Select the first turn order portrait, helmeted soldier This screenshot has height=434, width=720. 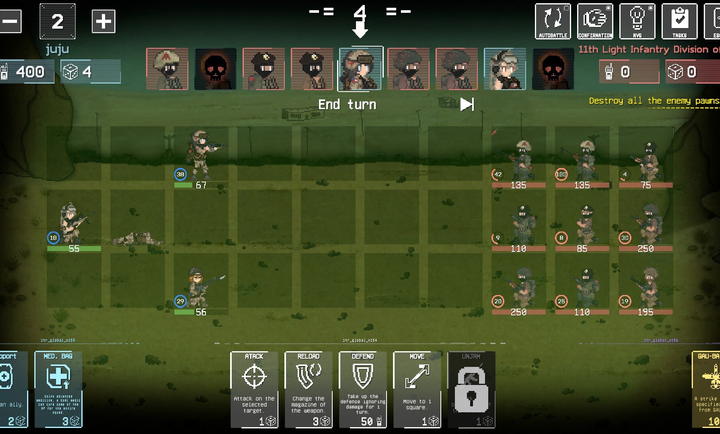click(168, 69)
